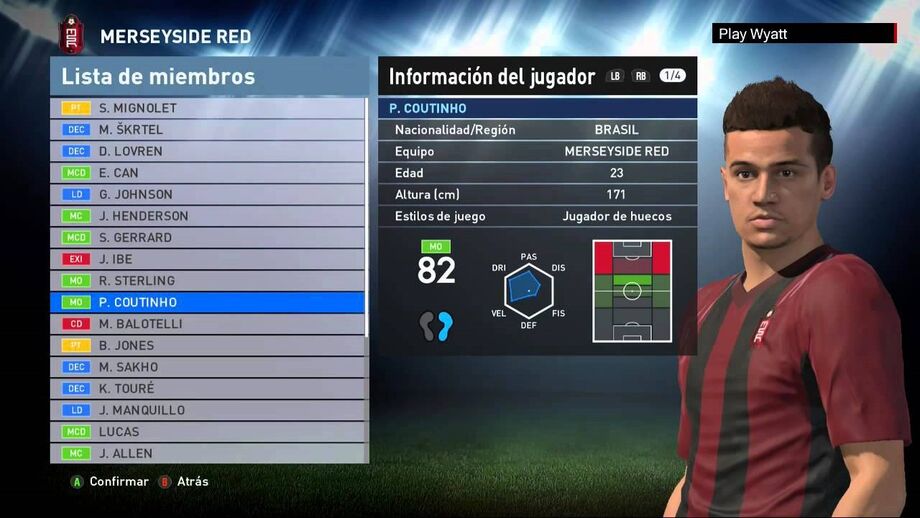This screenshot has height=518, width=920.
Task: Select J. Allen from the list
Action: (x=208, y=453)
